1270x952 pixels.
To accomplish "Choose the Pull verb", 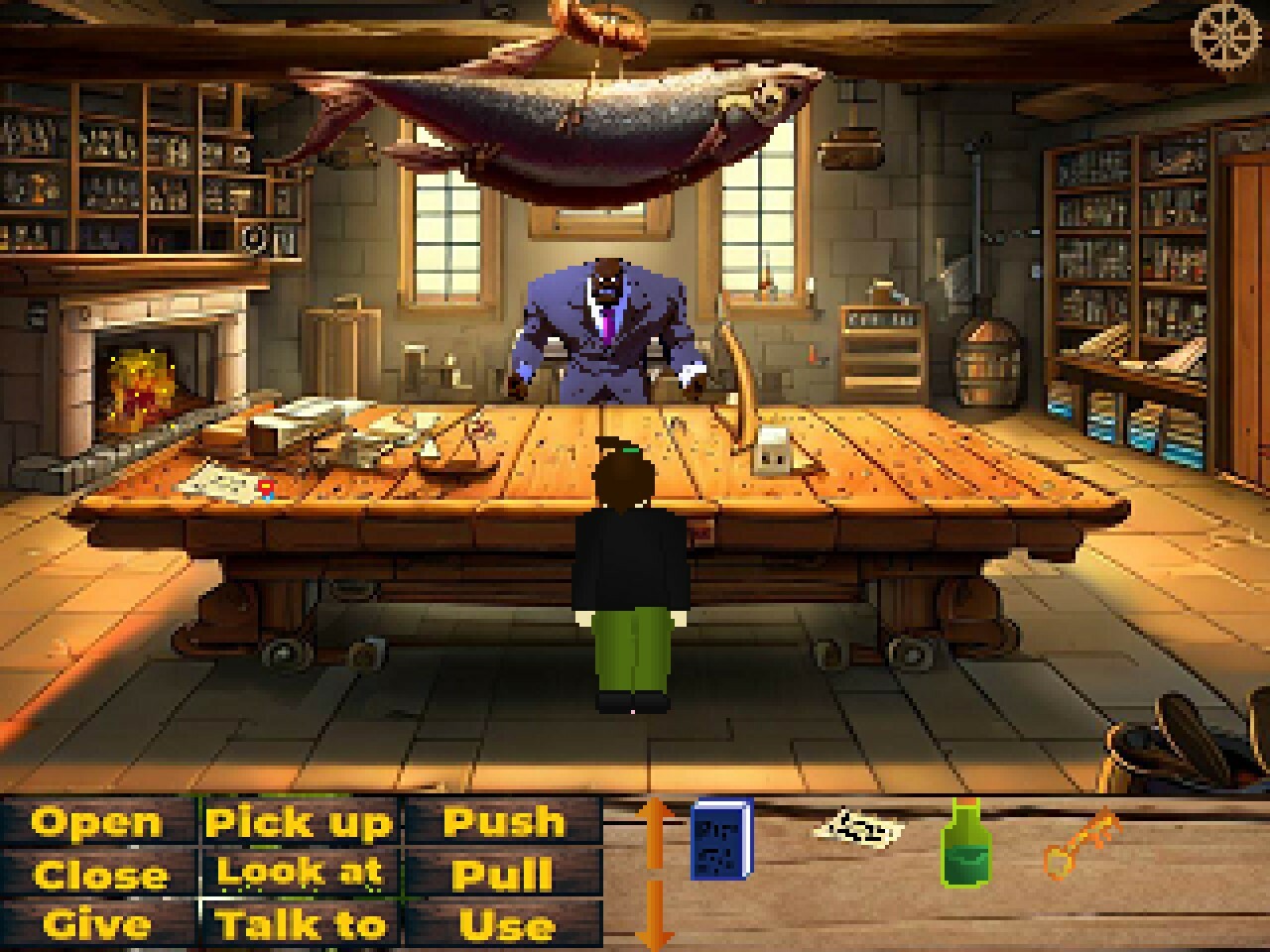I will tap(504, 875).
